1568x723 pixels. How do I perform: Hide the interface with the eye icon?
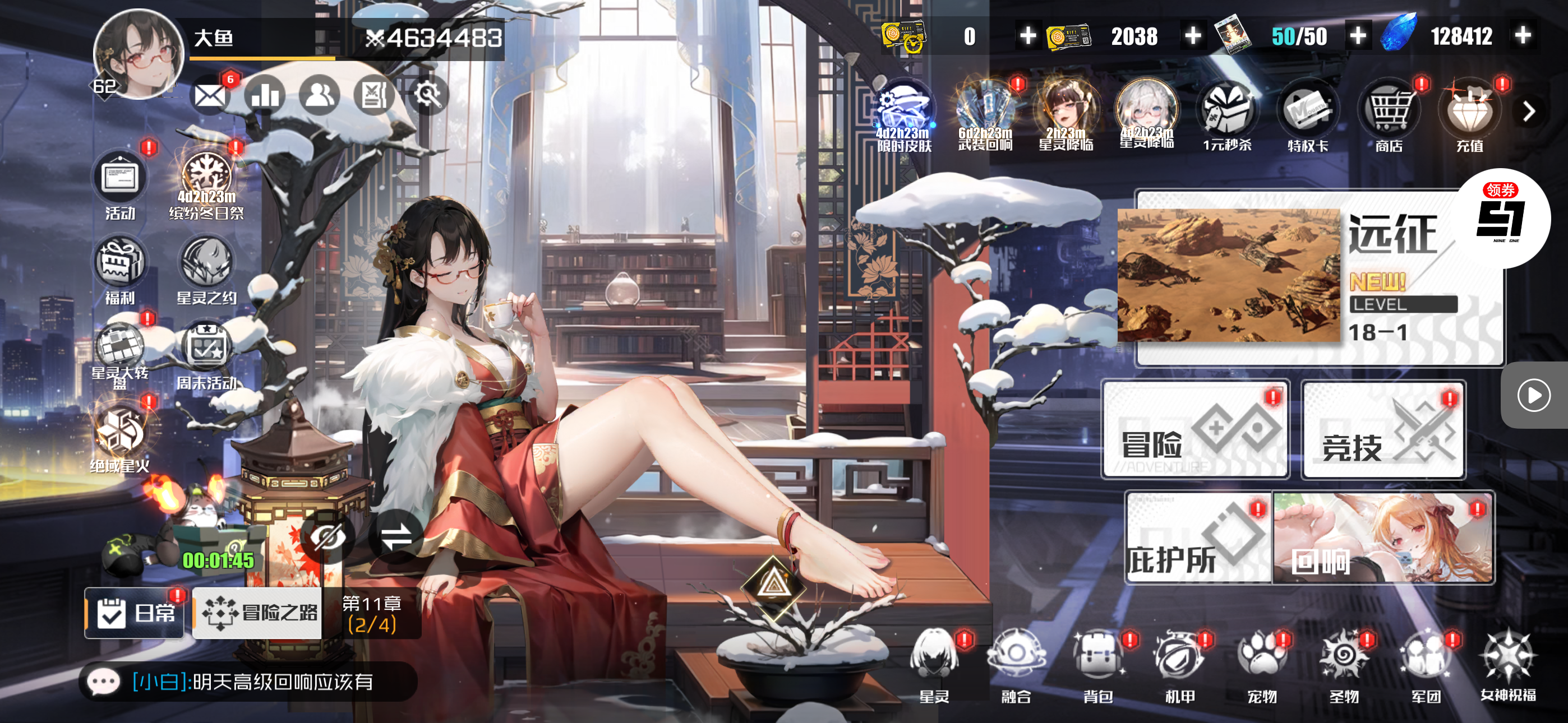coord(328,537)
